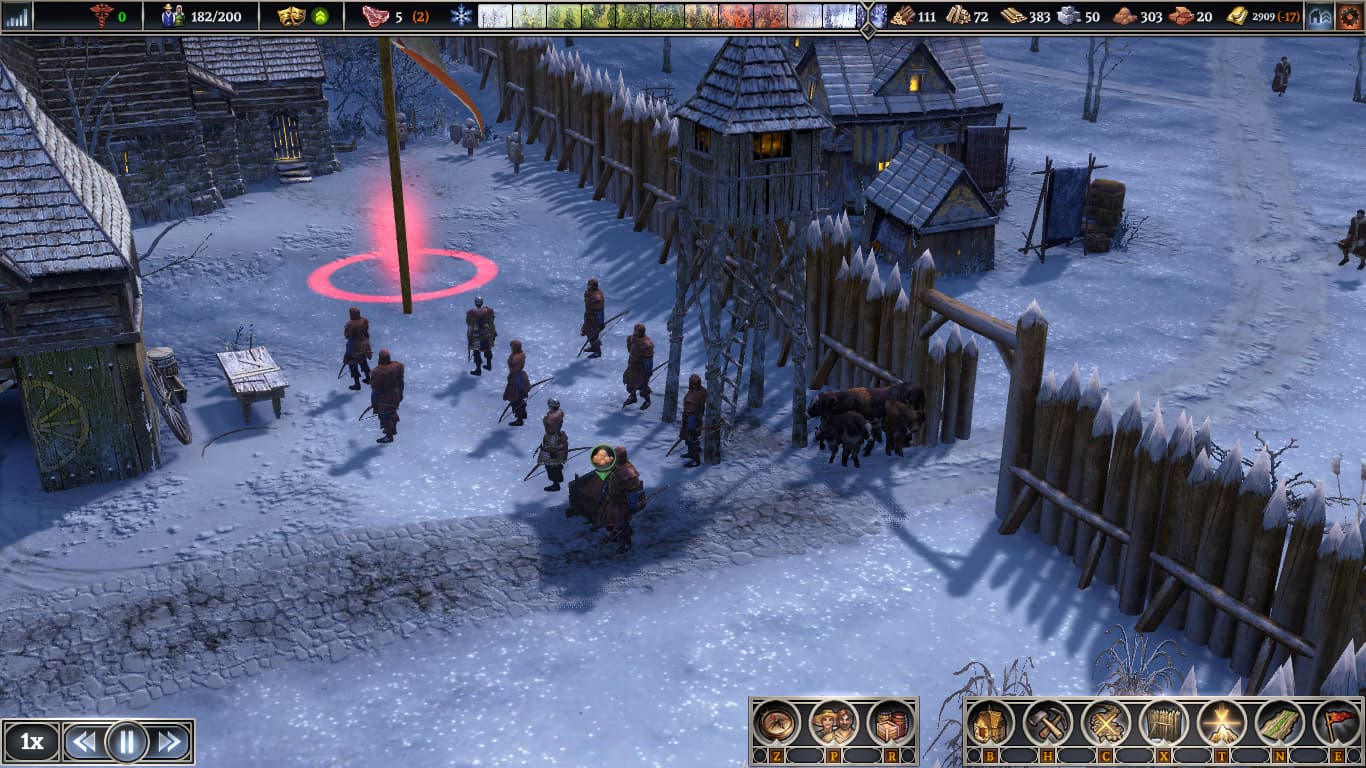Image resolution: width=1366 pixels, height=768 pixels.
Task: Click the red flag rally button
Action: coord(1337,722)
